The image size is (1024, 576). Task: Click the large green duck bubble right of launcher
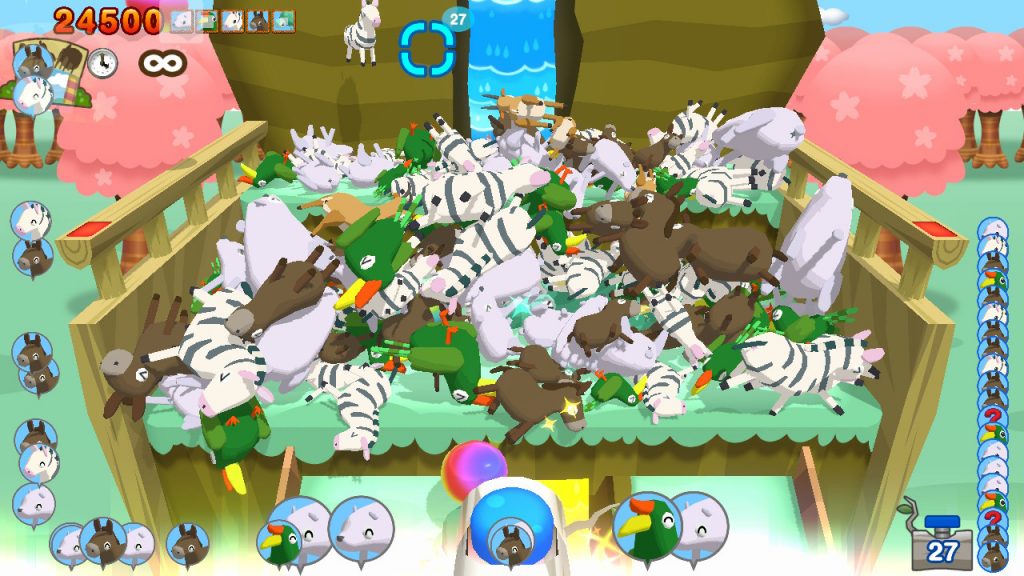coord(645,526)
